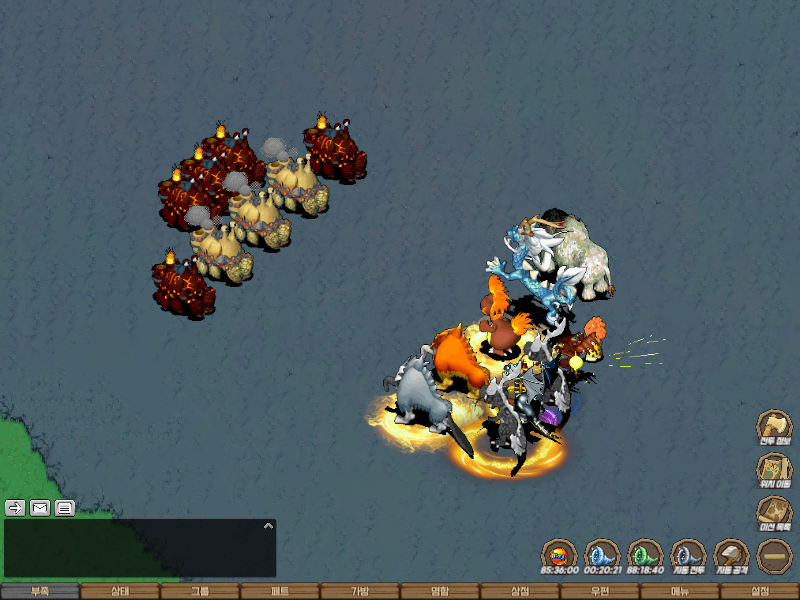Open the 전투 정보 axe icon
The height and width of the screenshot is (600, 800).
(773, 426)
